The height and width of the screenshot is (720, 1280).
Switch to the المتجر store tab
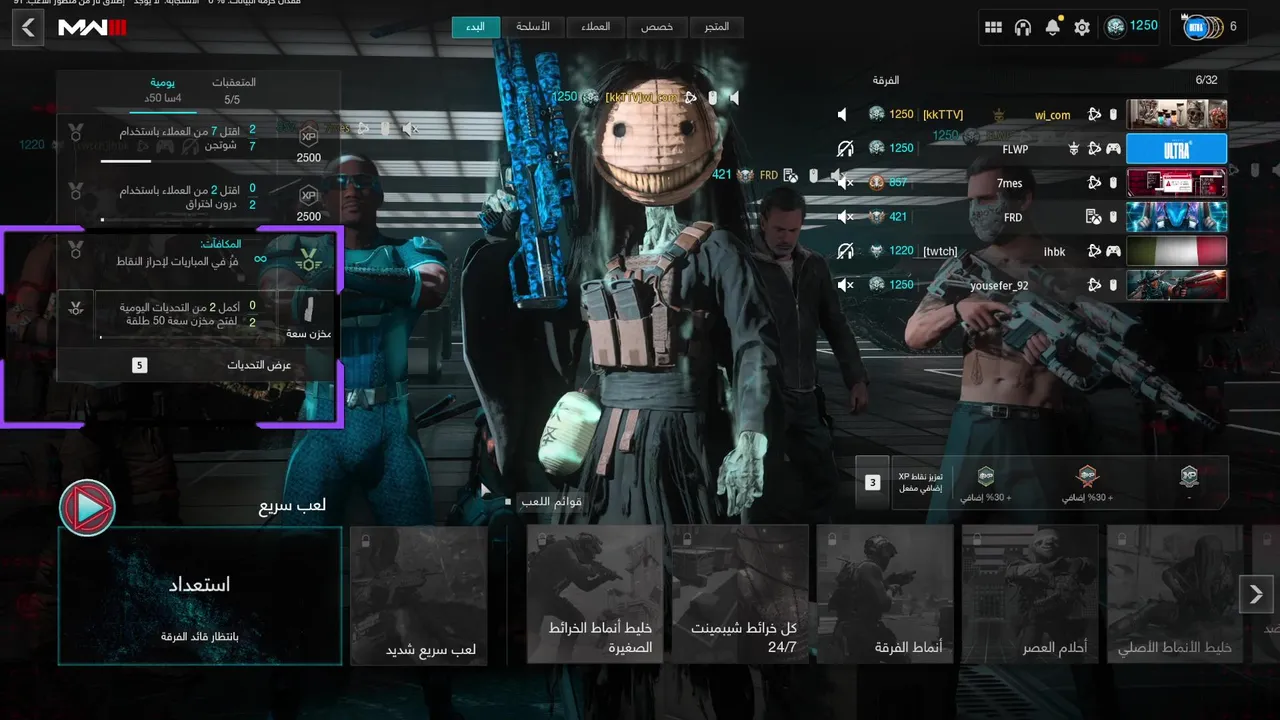[x=715, y=27]
